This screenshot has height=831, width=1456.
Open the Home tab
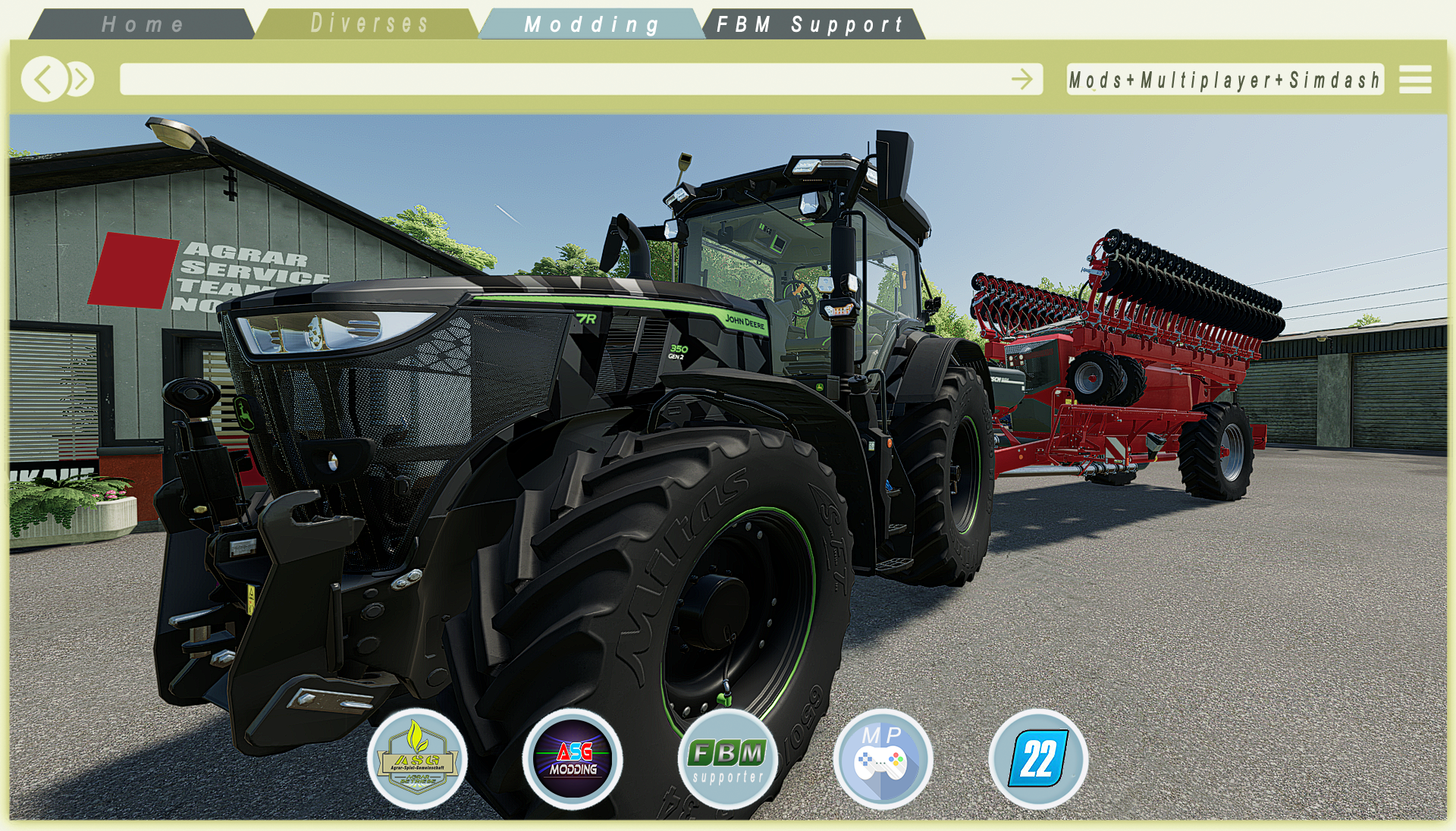point(143,24)
